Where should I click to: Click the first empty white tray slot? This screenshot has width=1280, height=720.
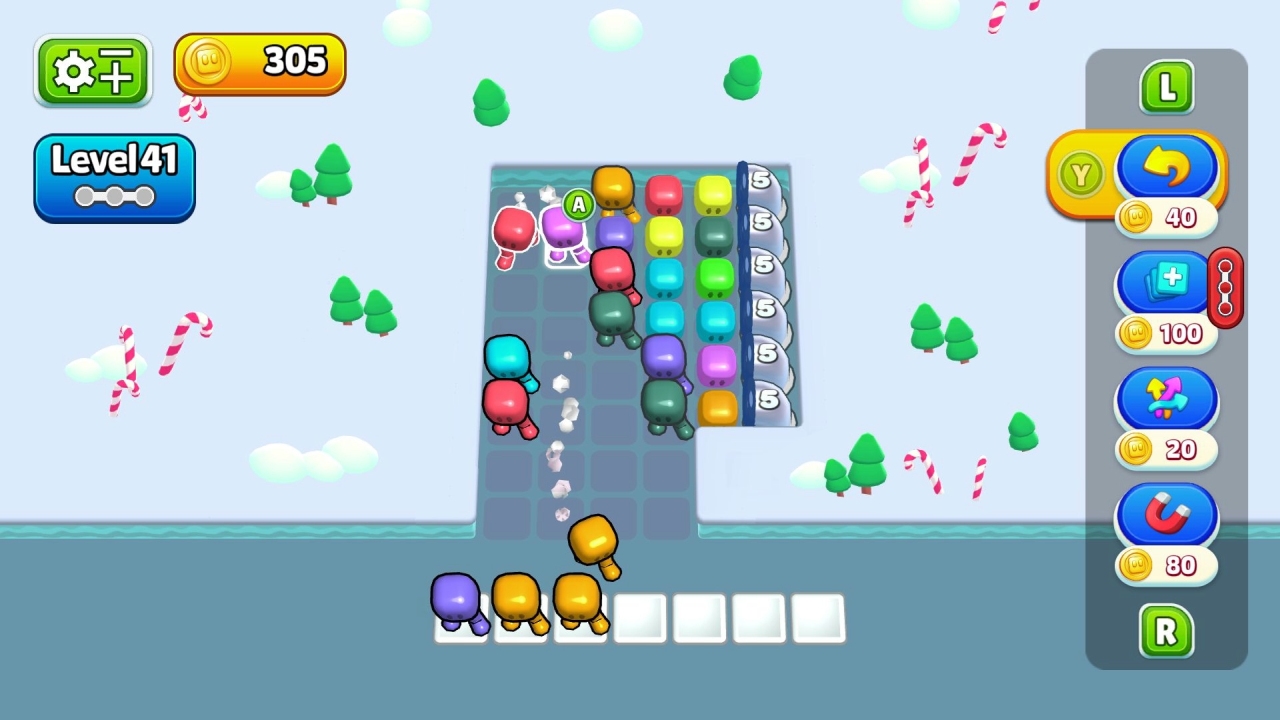639,618
